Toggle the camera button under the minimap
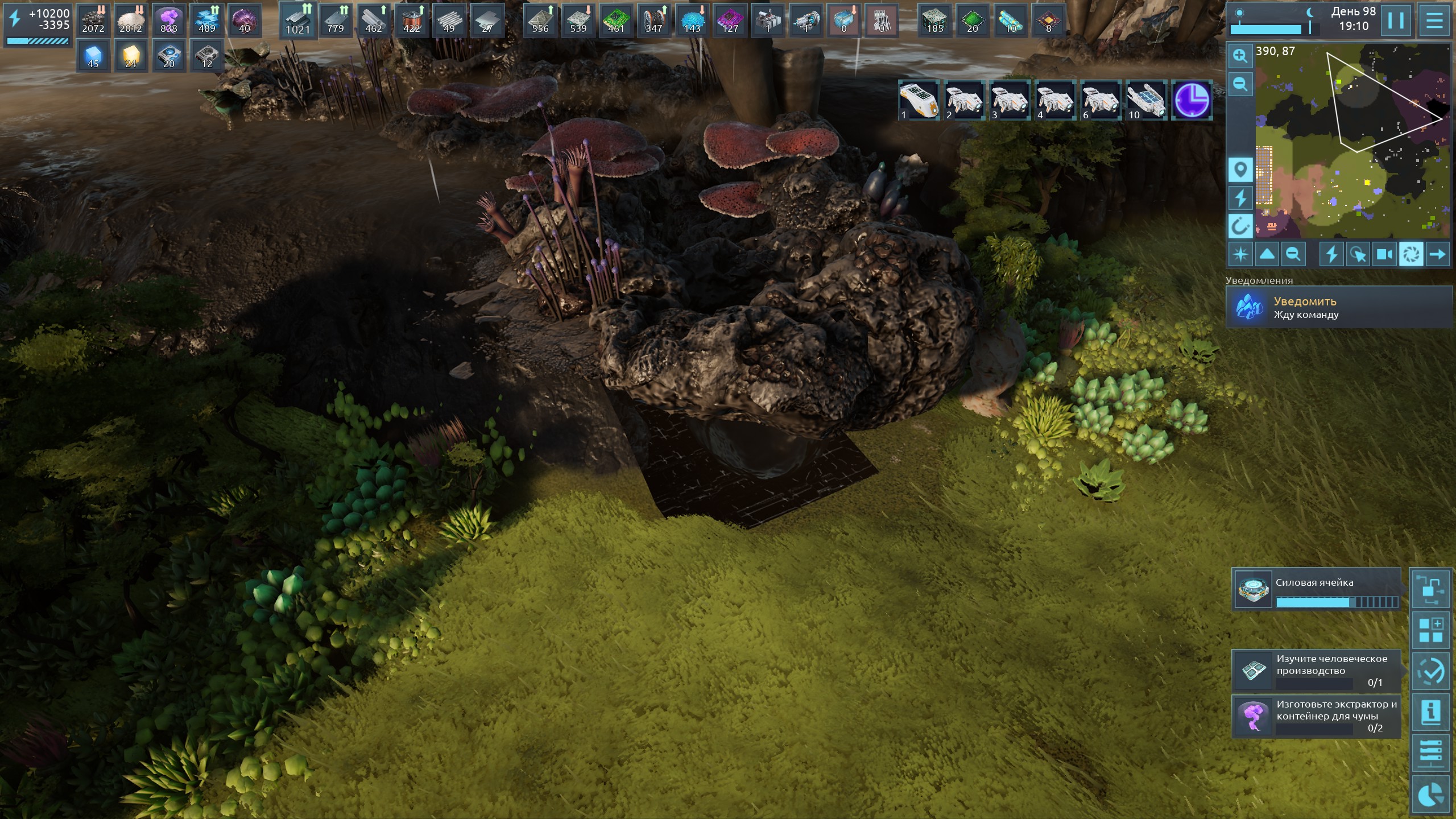The width and height of the screenshot is (1456, 819). [1384, 254]
